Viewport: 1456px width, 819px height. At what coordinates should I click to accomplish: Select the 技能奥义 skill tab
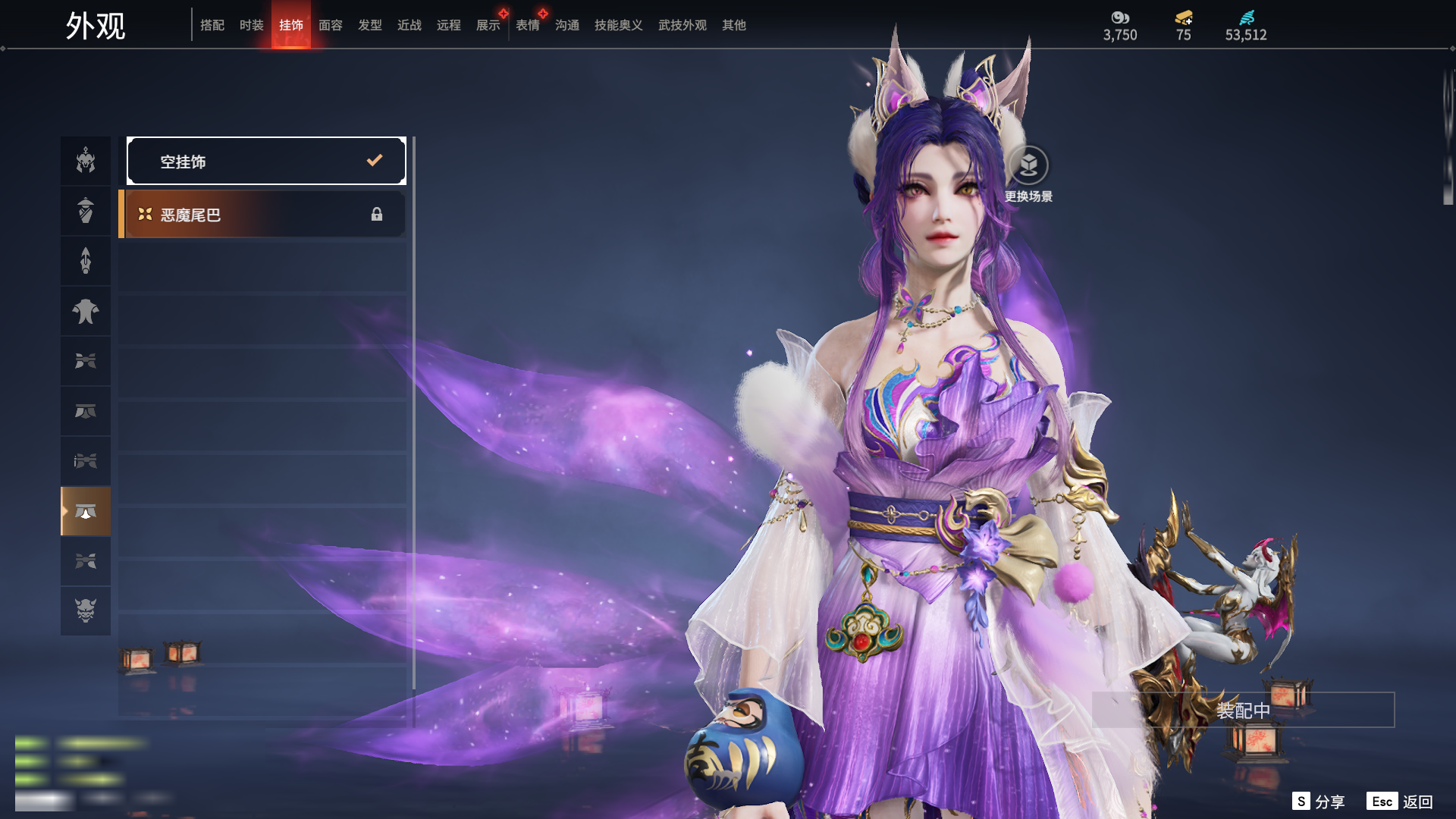pos(618,25)
